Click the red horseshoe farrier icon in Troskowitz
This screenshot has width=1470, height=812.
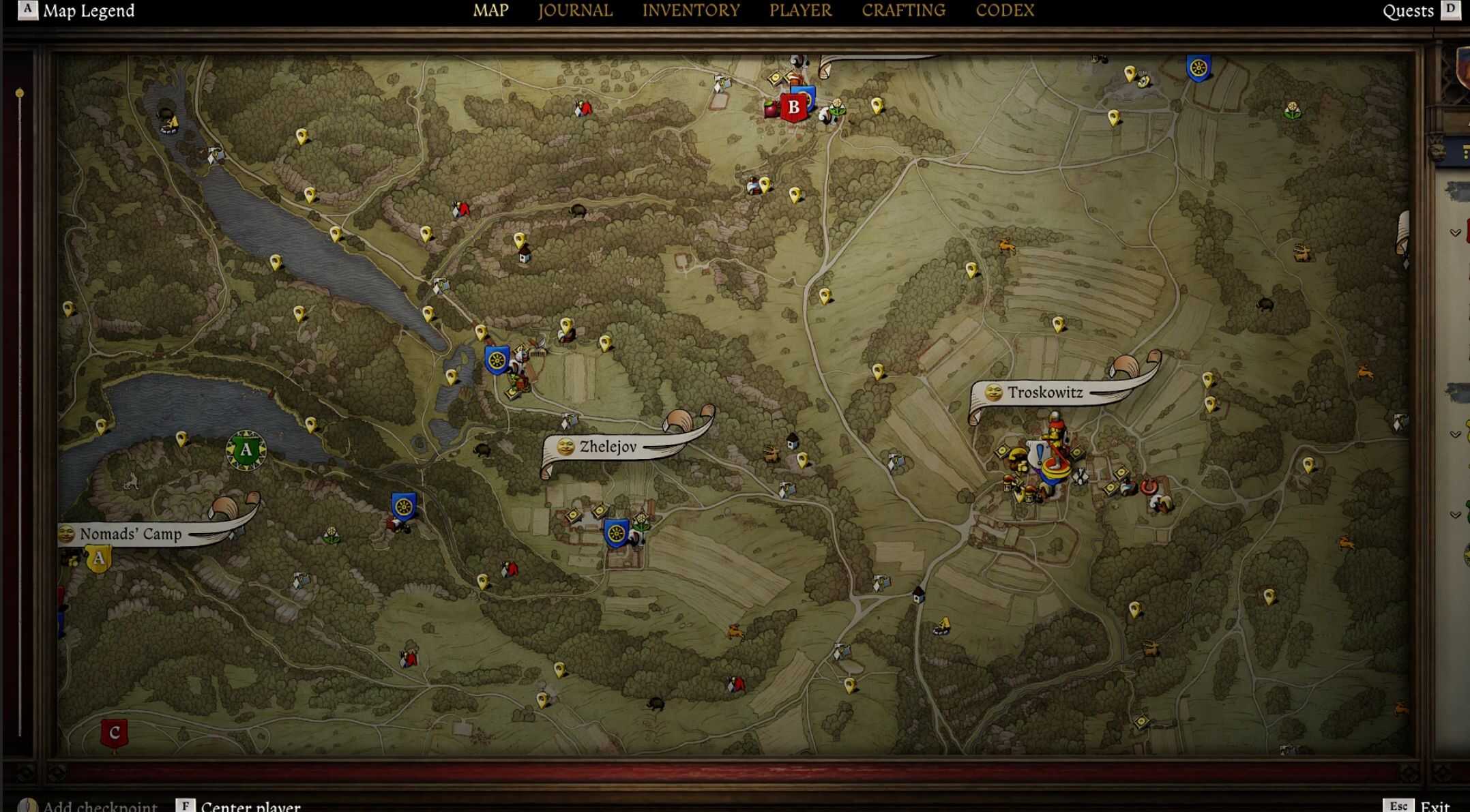click(x=1149, y=487)
